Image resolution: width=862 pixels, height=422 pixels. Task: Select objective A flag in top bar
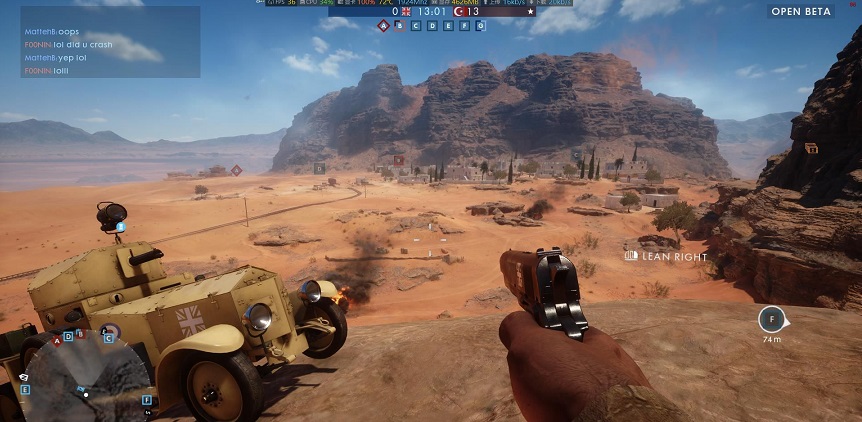[383, 25]
